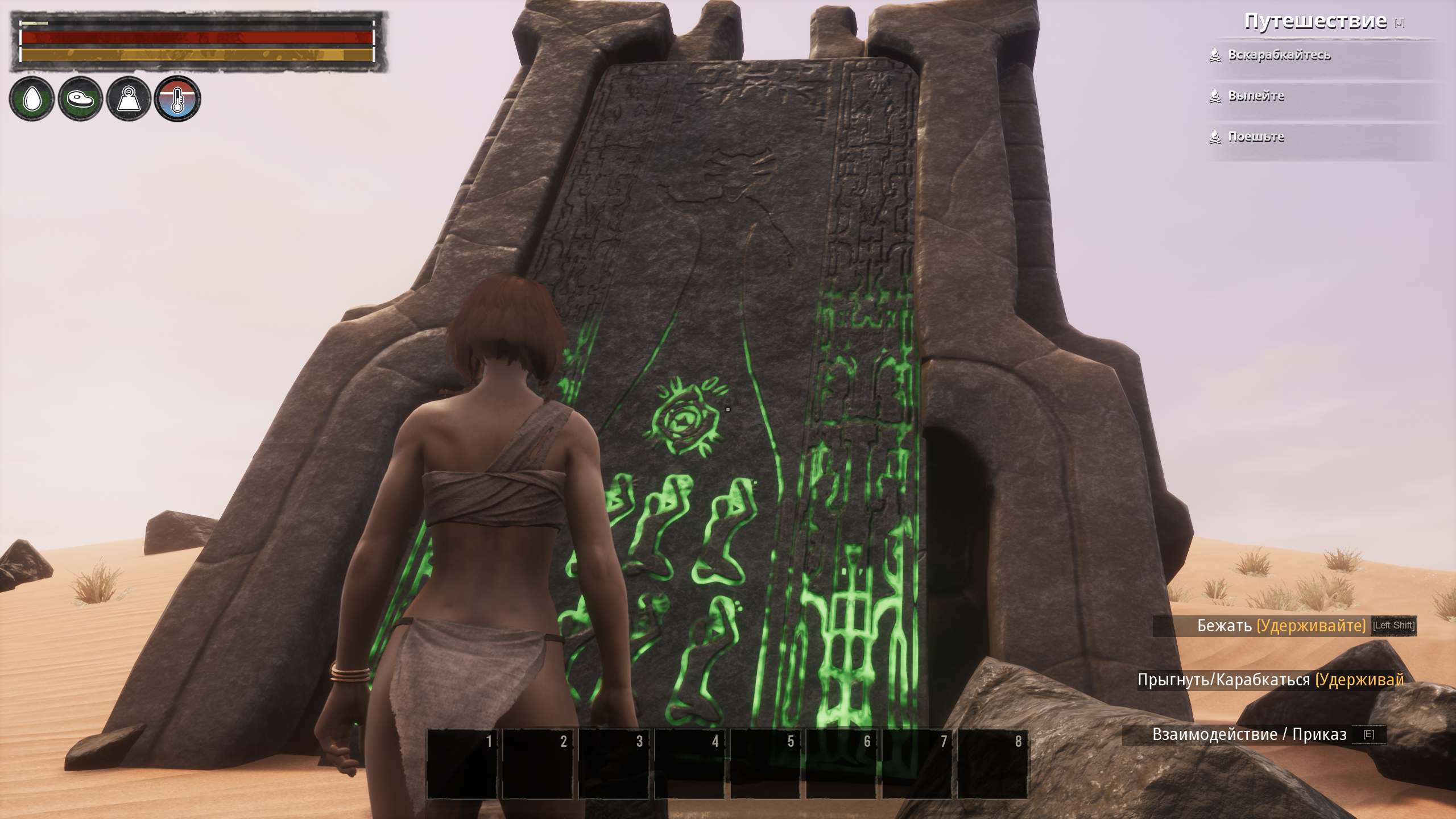Image resolution: width=1456 pixels, height=819 pixels.
Task: Click the meat hunger icon
Action: click(80, 99)
